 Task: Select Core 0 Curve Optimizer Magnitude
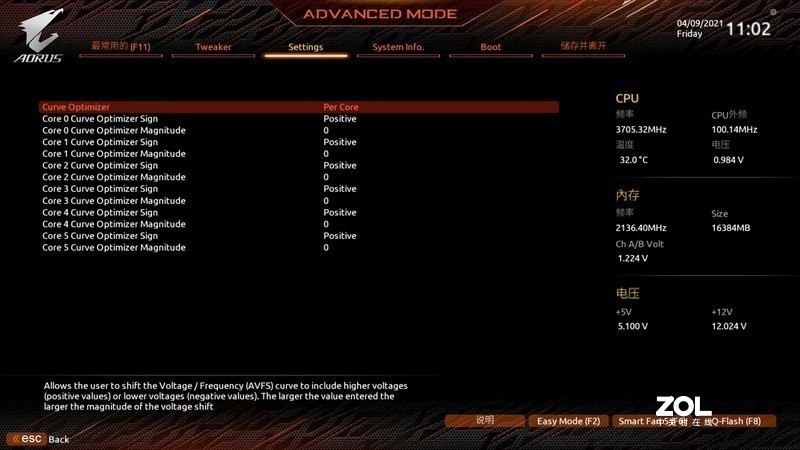click(298, 130)
